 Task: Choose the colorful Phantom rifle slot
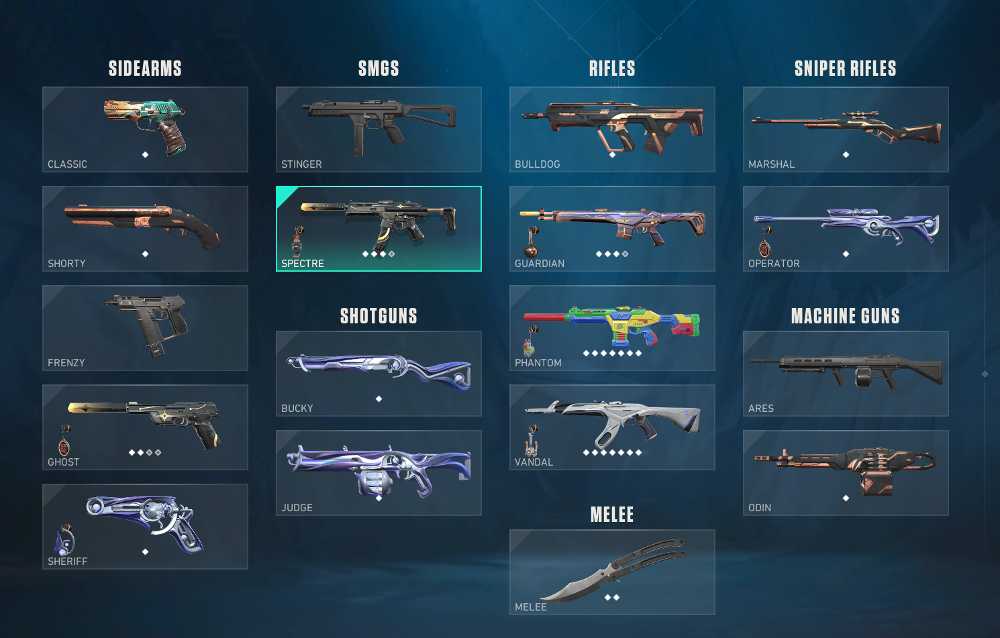(612, 327)
